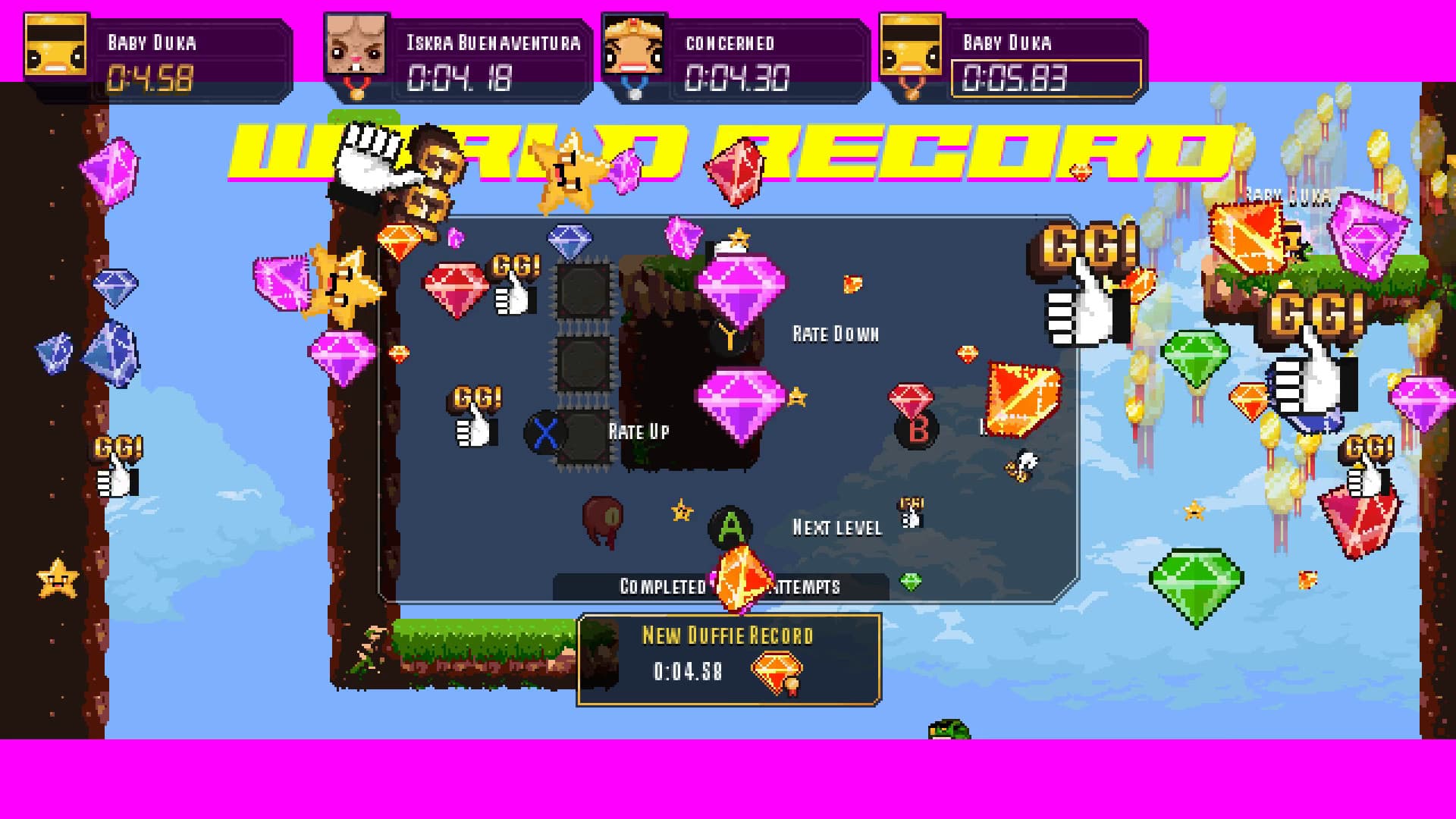1456x819 pixels.
Task: Switch to second Baby Duka score tab
Action: coord(1016,61)
